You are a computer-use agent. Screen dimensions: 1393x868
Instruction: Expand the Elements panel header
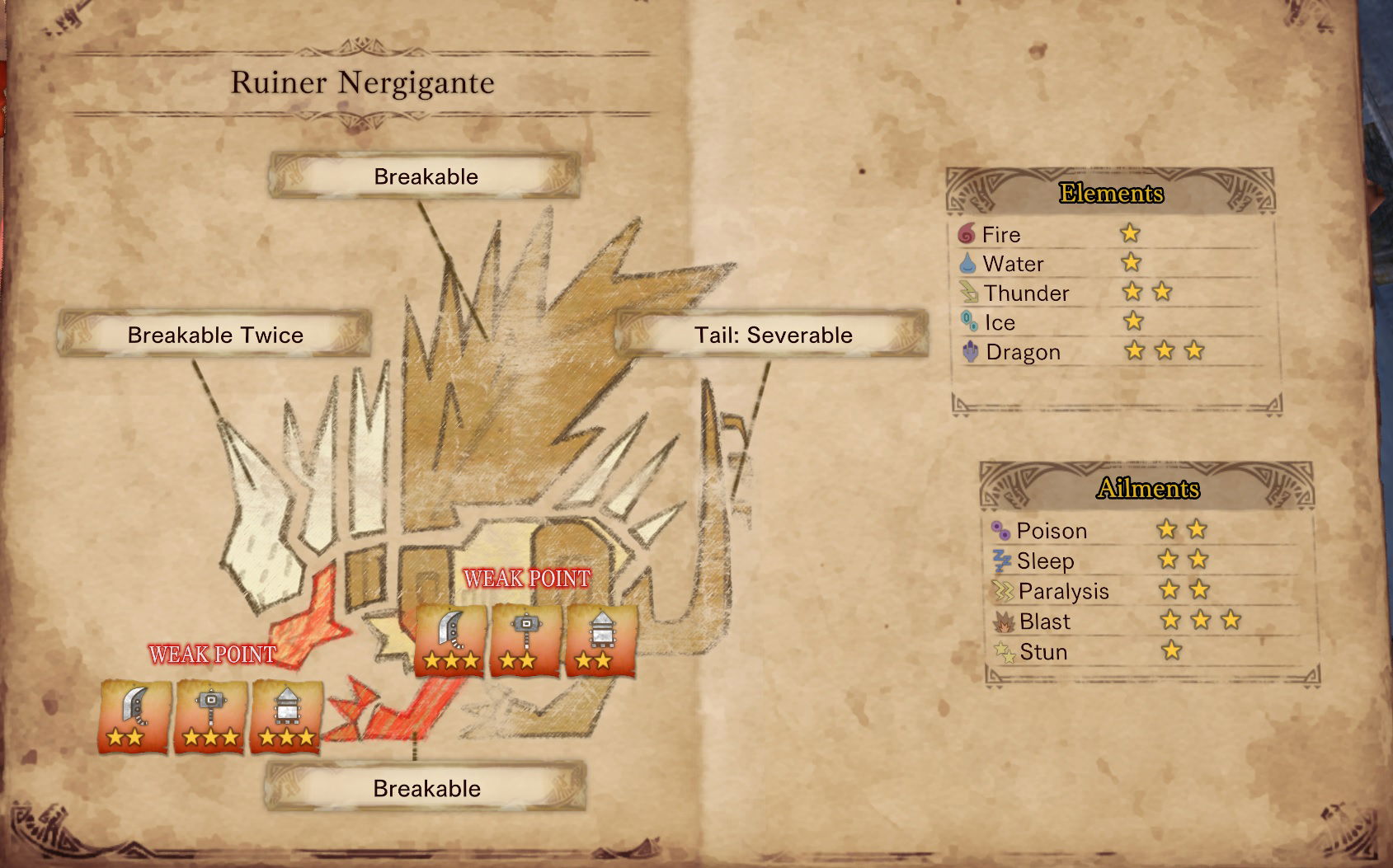pos(1112,194)
